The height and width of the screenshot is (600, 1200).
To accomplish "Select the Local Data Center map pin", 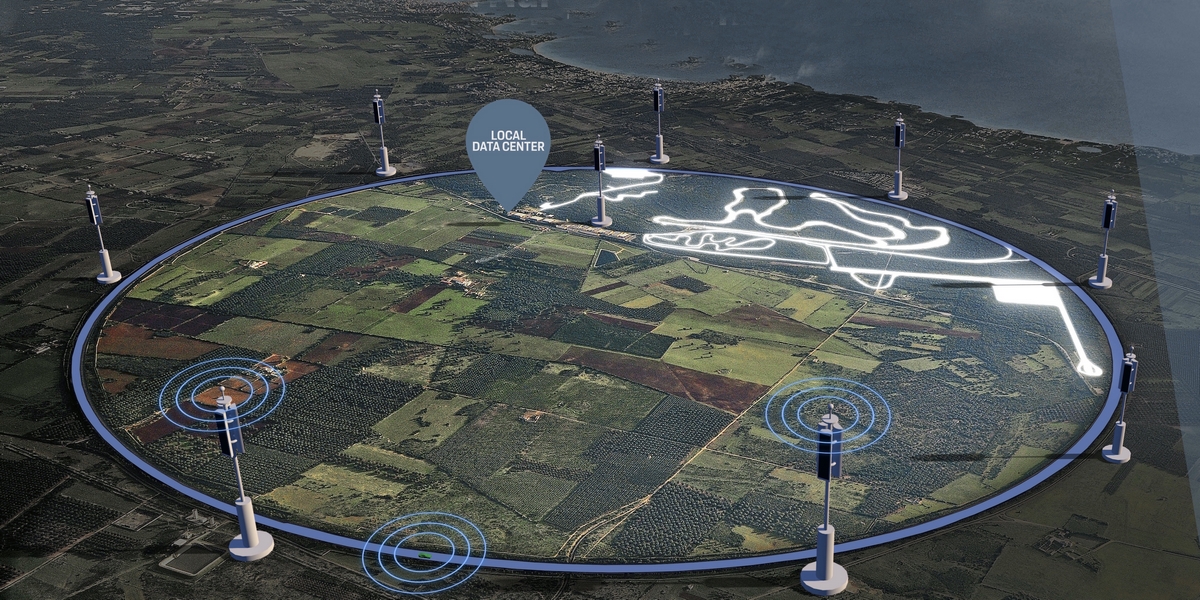I will (x=508, y=146).
